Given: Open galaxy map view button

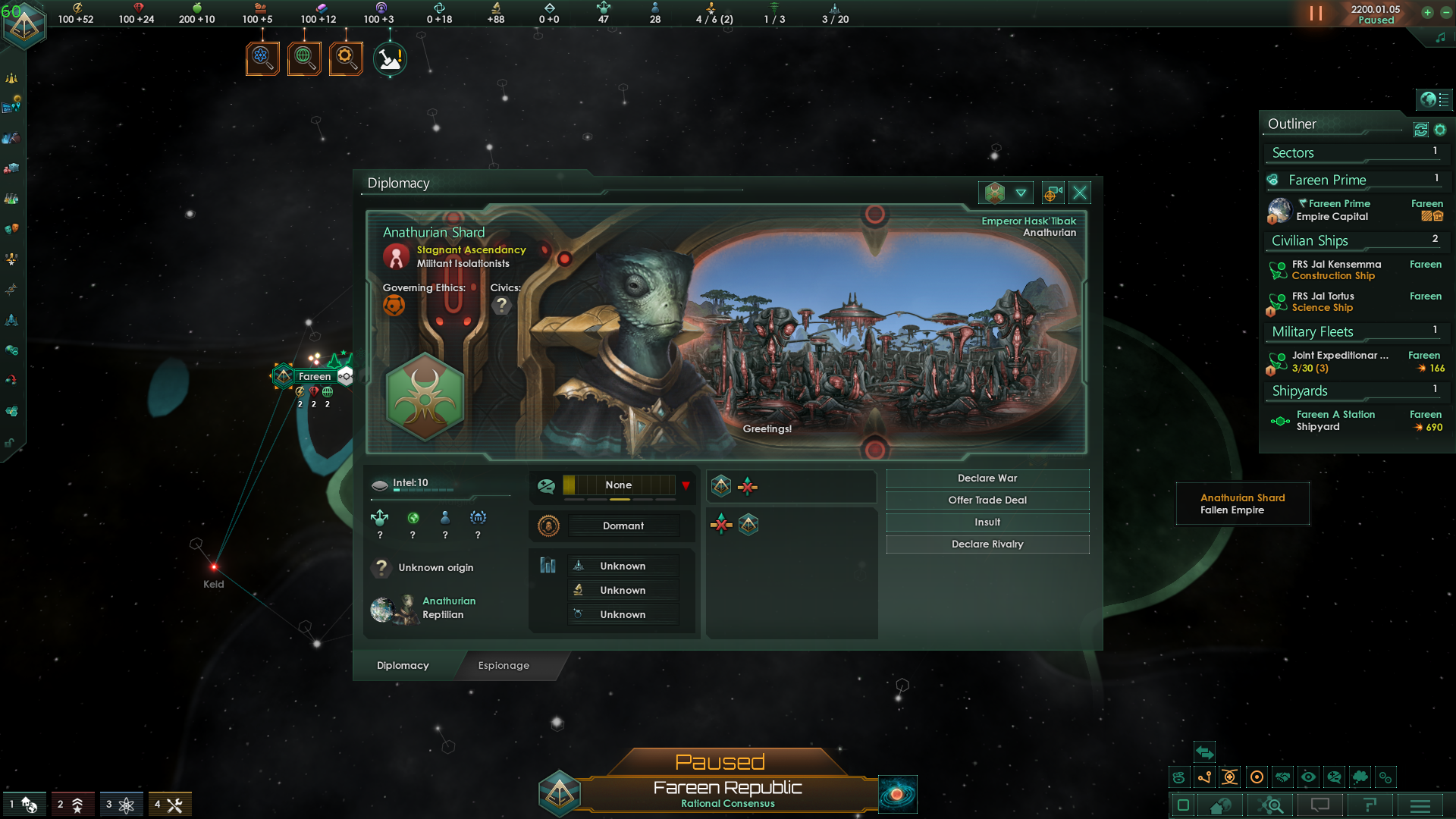Looking at the screenshot, I should 897,794.
